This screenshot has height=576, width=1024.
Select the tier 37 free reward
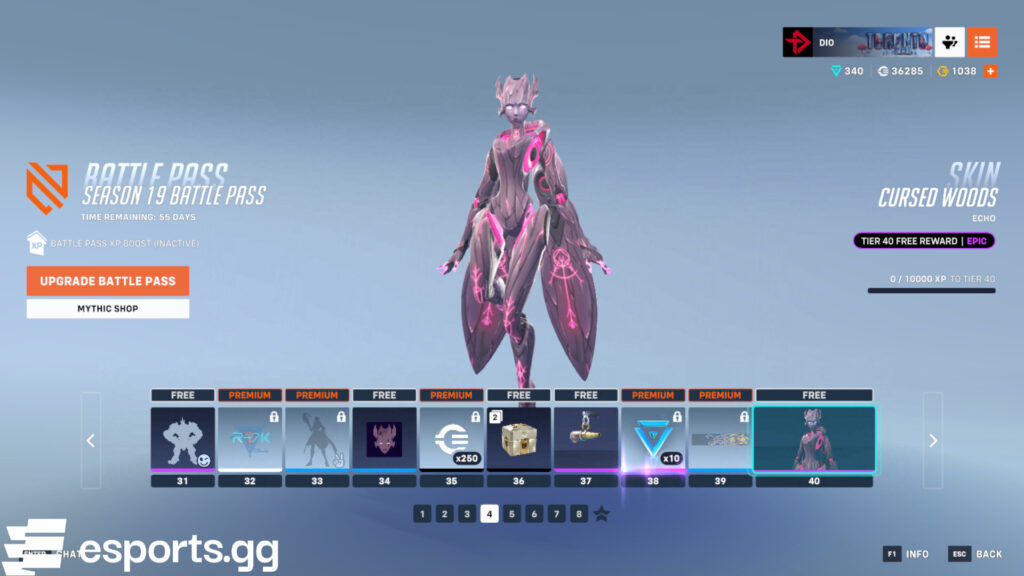[586, 438]
